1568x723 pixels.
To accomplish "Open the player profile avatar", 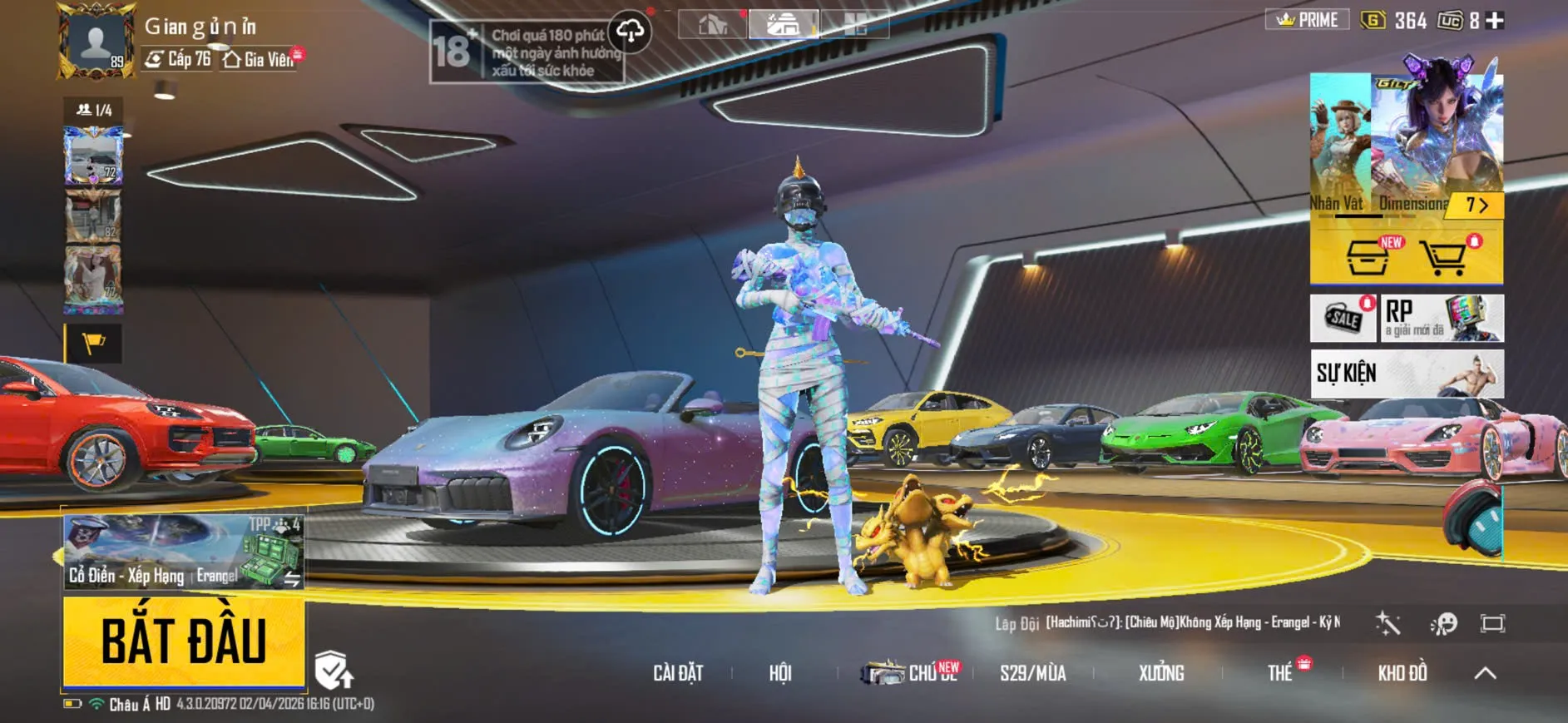I will tap(96, 42).
